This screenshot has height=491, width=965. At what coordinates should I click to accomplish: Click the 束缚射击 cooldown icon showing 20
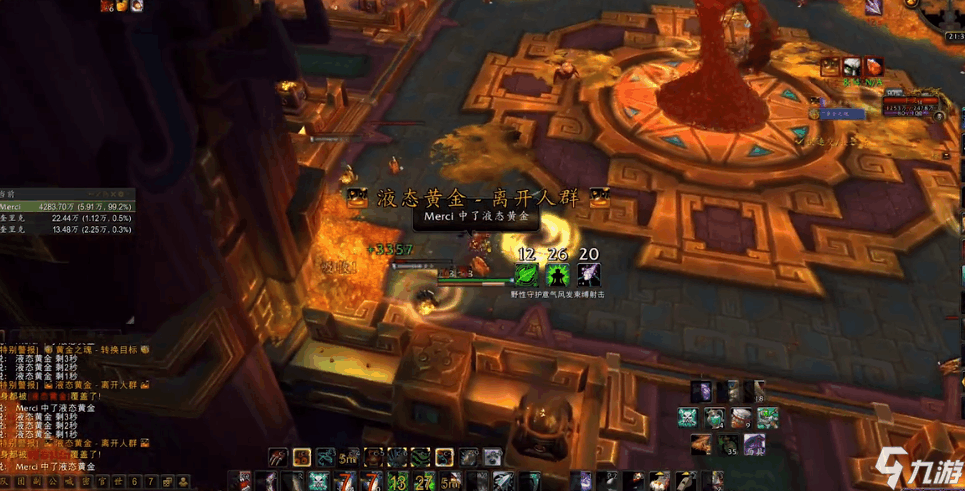(588, 274)
